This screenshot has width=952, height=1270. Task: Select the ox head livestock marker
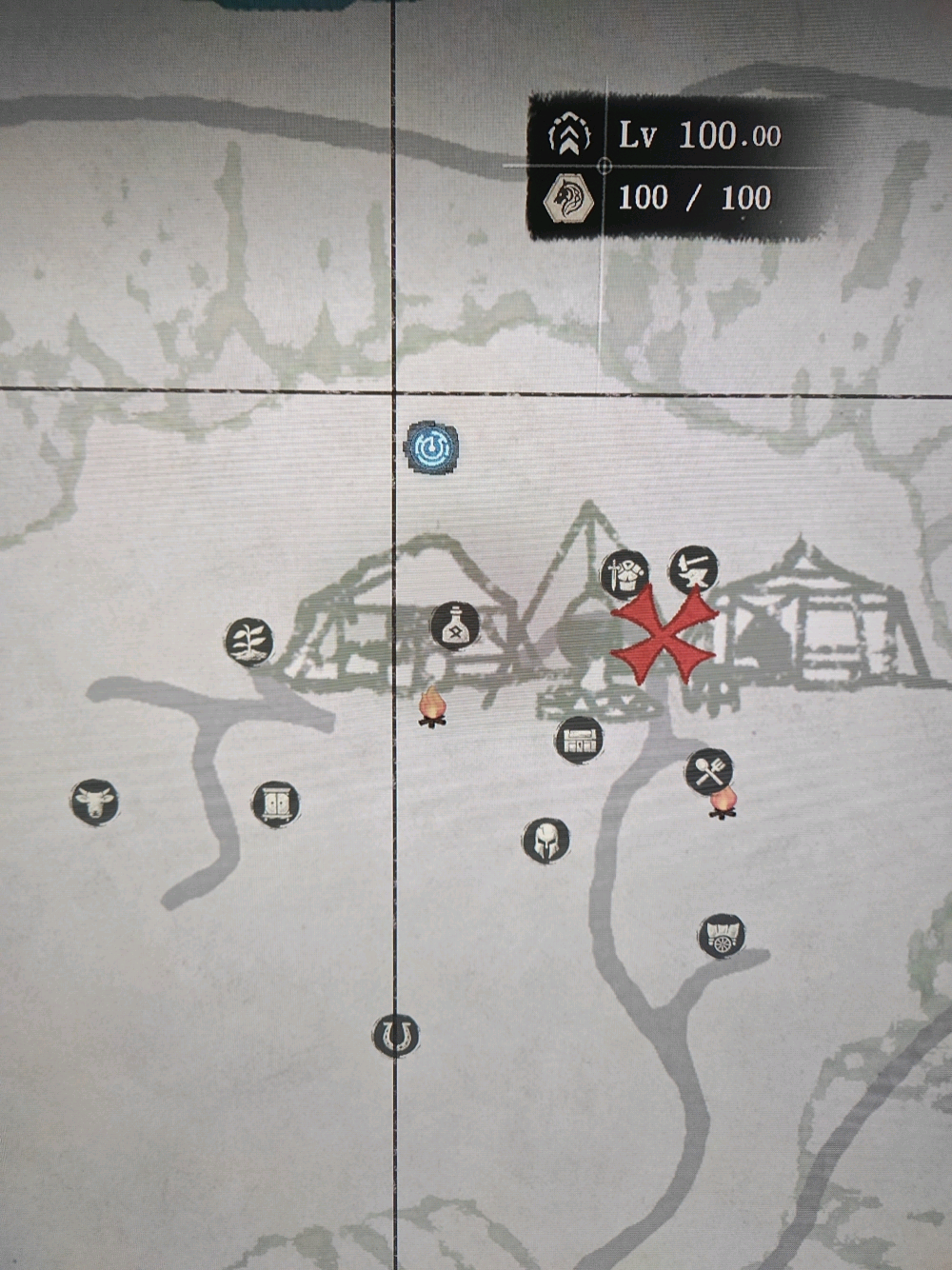94,802
